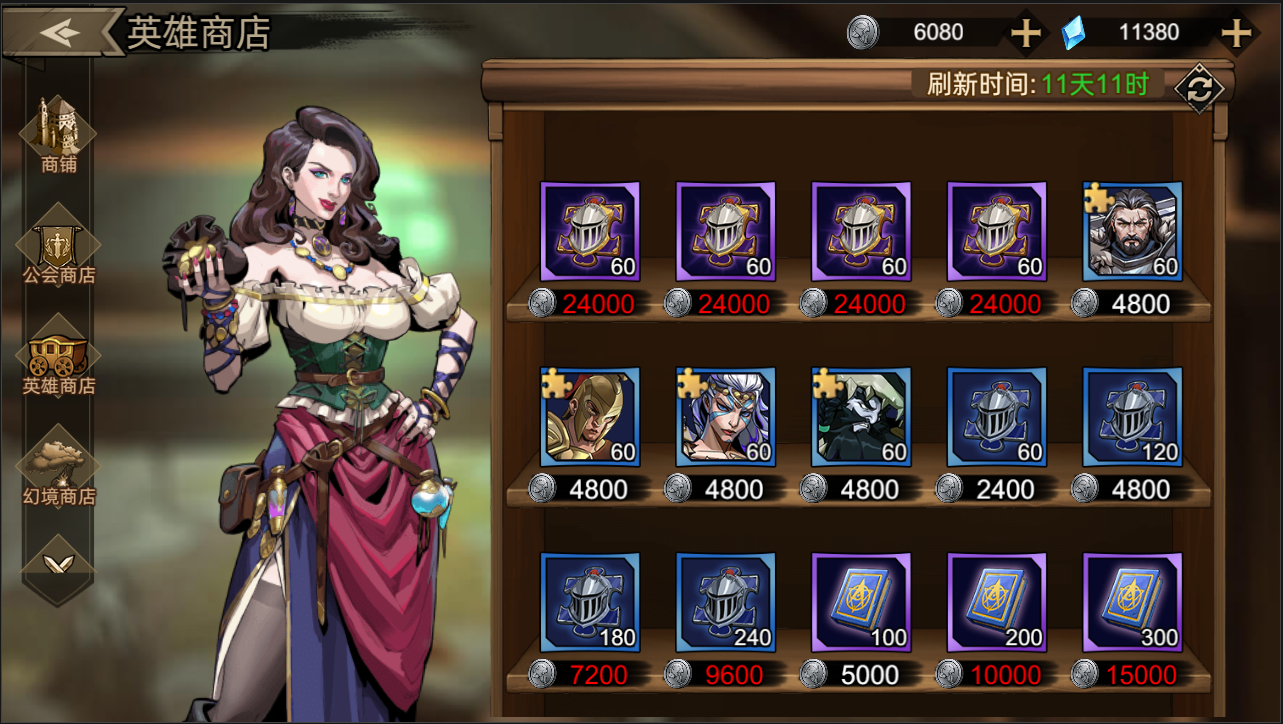Screen dimensions: 1283x724
Task: Switch to the 商铺 shop tab
Action: click(x=59, y=135)
